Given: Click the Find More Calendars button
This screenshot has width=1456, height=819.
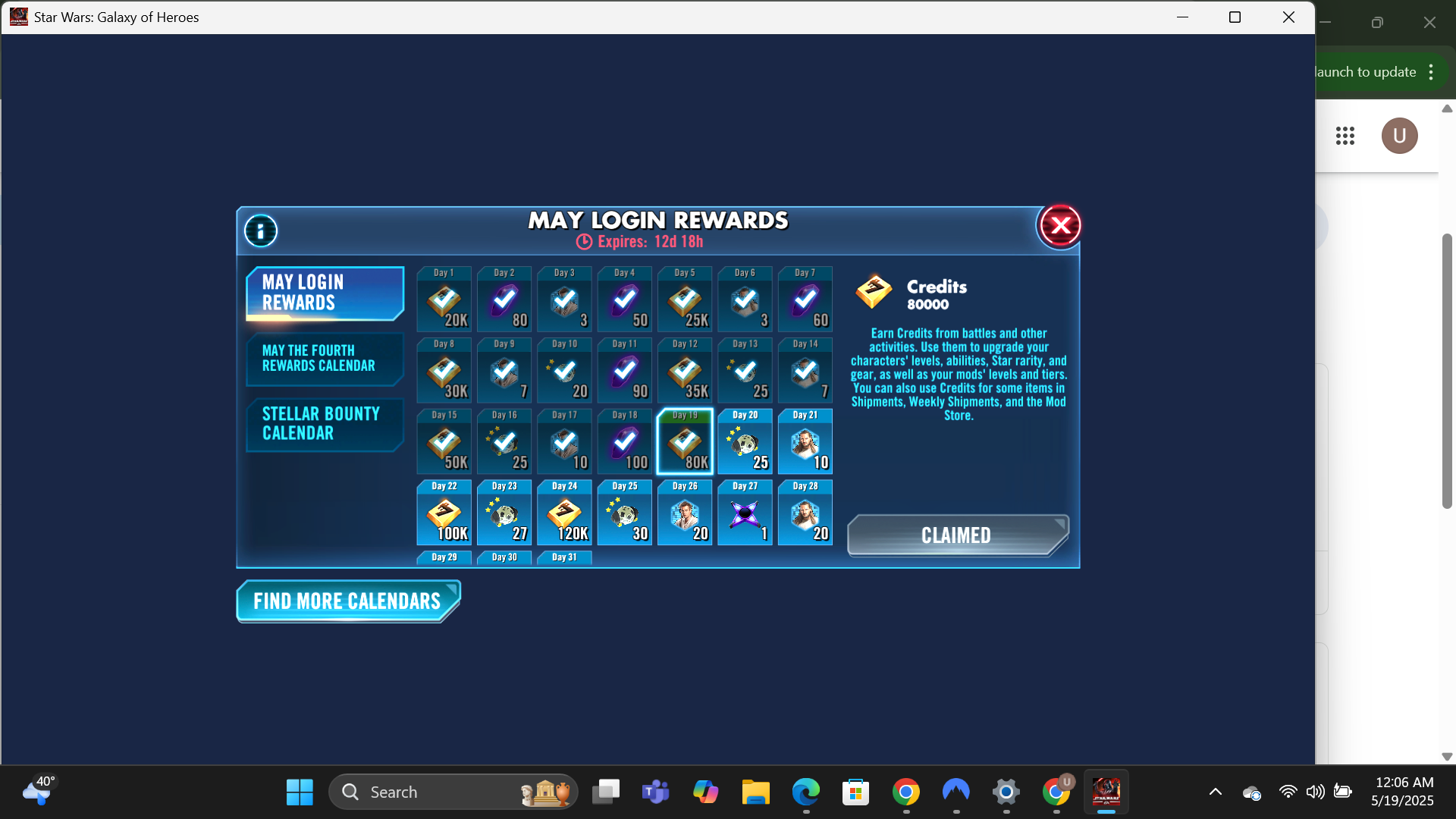Looking at the screenshot, I should point(347,601).
